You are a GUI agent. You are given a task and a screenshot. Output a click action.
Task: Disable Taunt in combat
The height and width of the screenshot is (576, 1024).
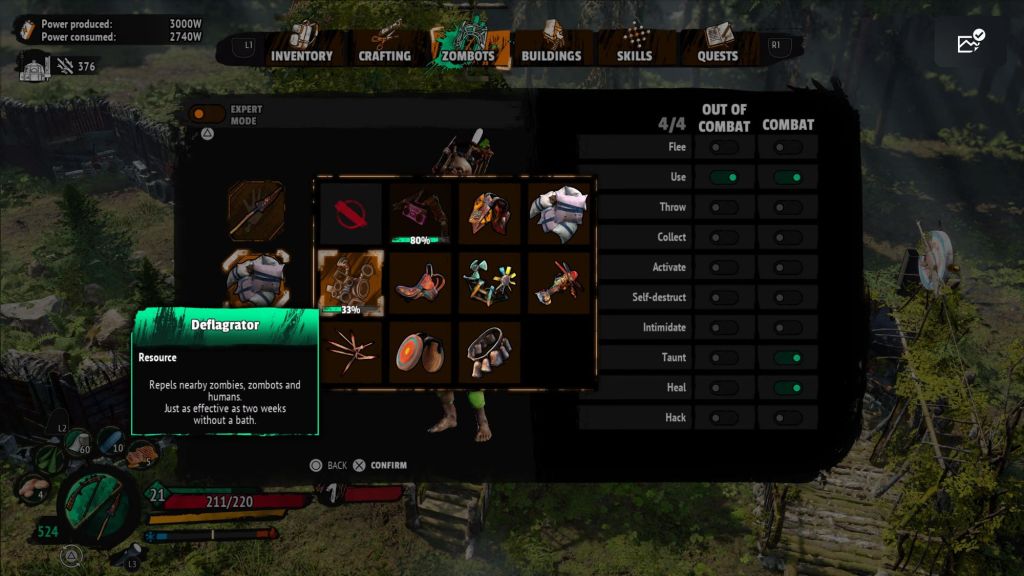pyautogui.click(x=788, y=357)
